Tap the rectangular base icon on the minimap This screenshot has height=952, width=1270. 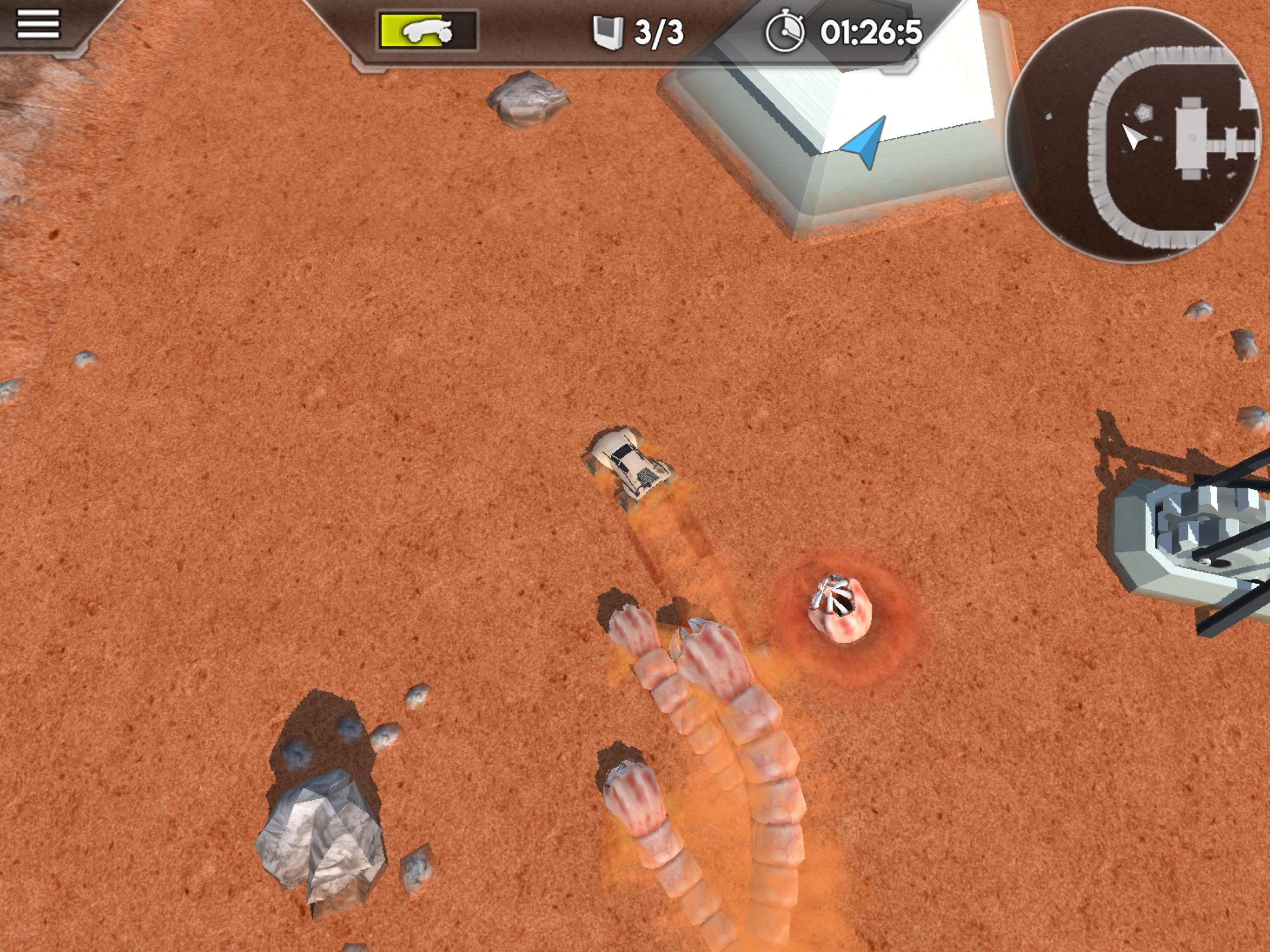click(1192, 137)
